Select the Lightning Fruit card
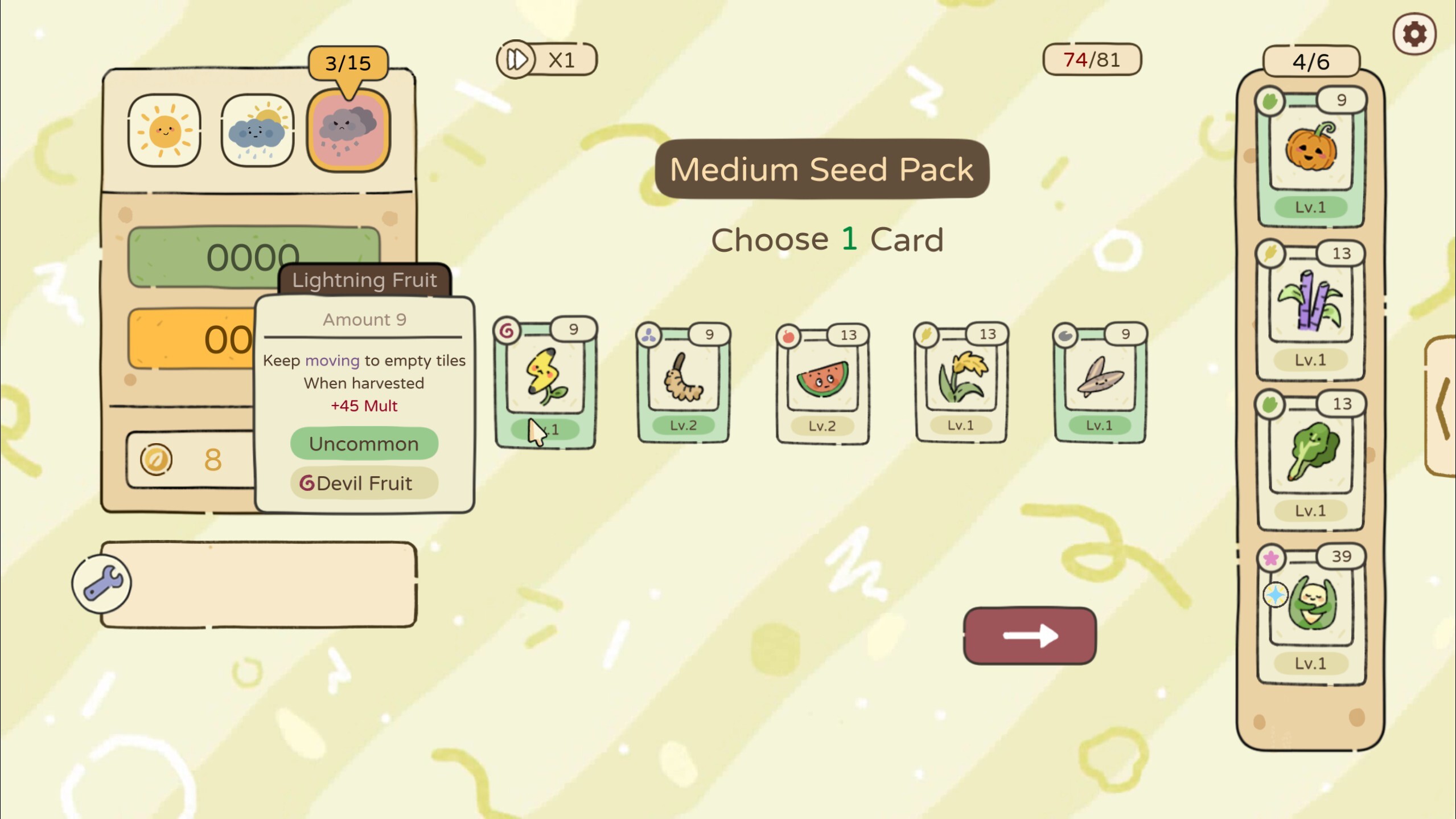 click(x=545, y=382)
